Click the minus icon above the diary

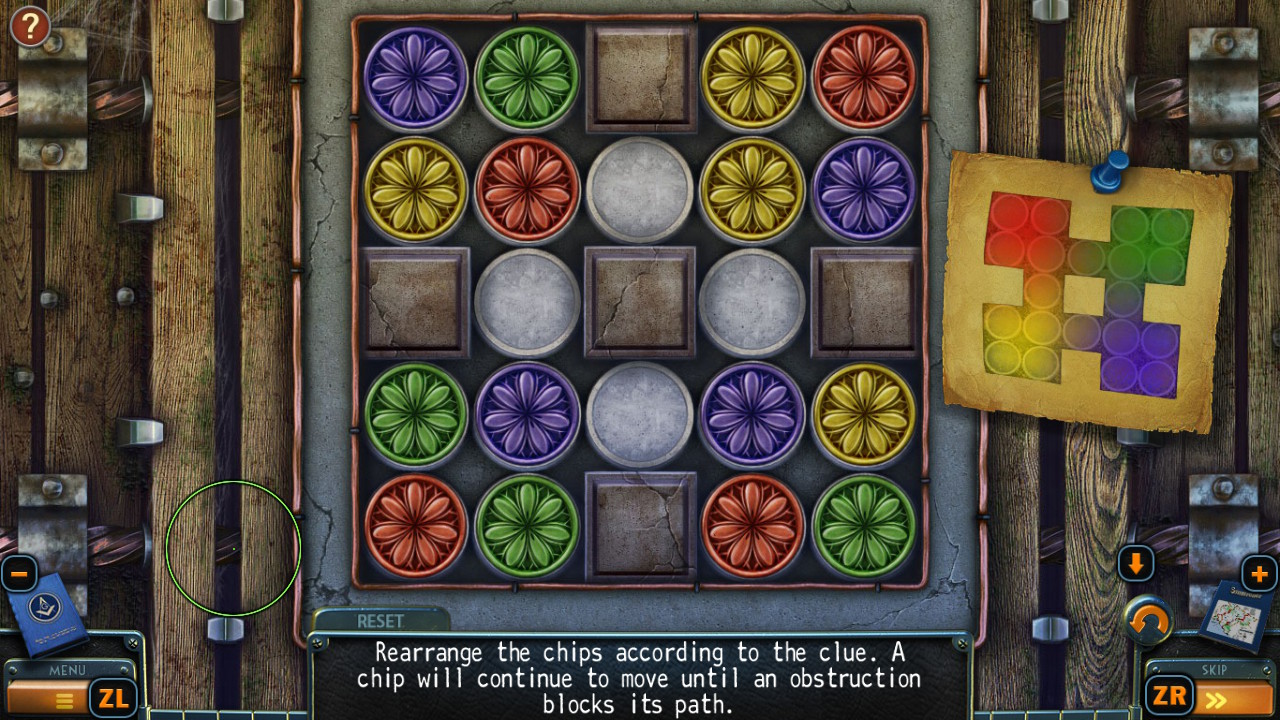pyautogui.click(x=18, y=573)
